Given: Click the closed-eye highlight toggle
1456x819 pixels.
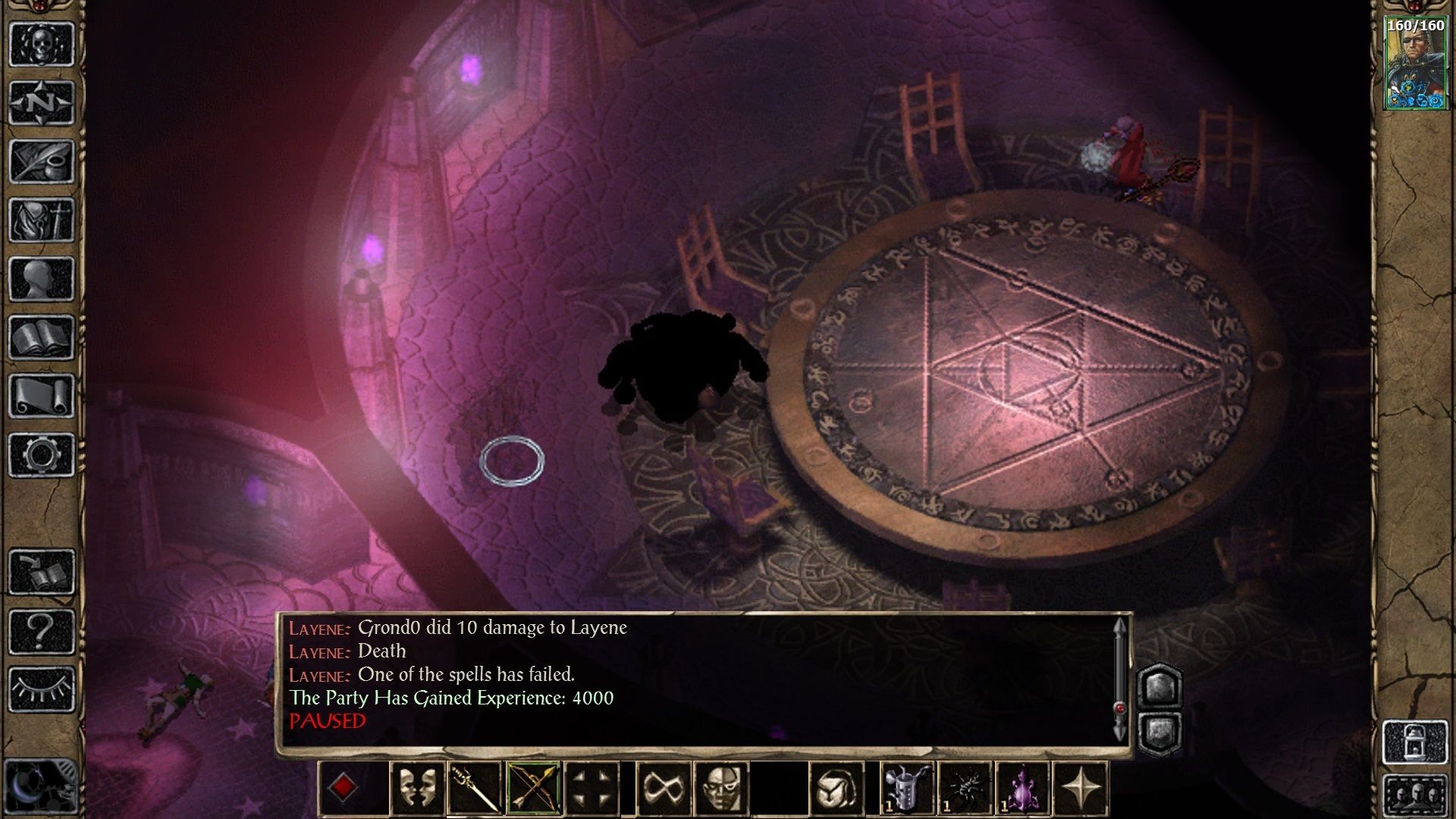Looking at the screenshot, I should (42, 689).
